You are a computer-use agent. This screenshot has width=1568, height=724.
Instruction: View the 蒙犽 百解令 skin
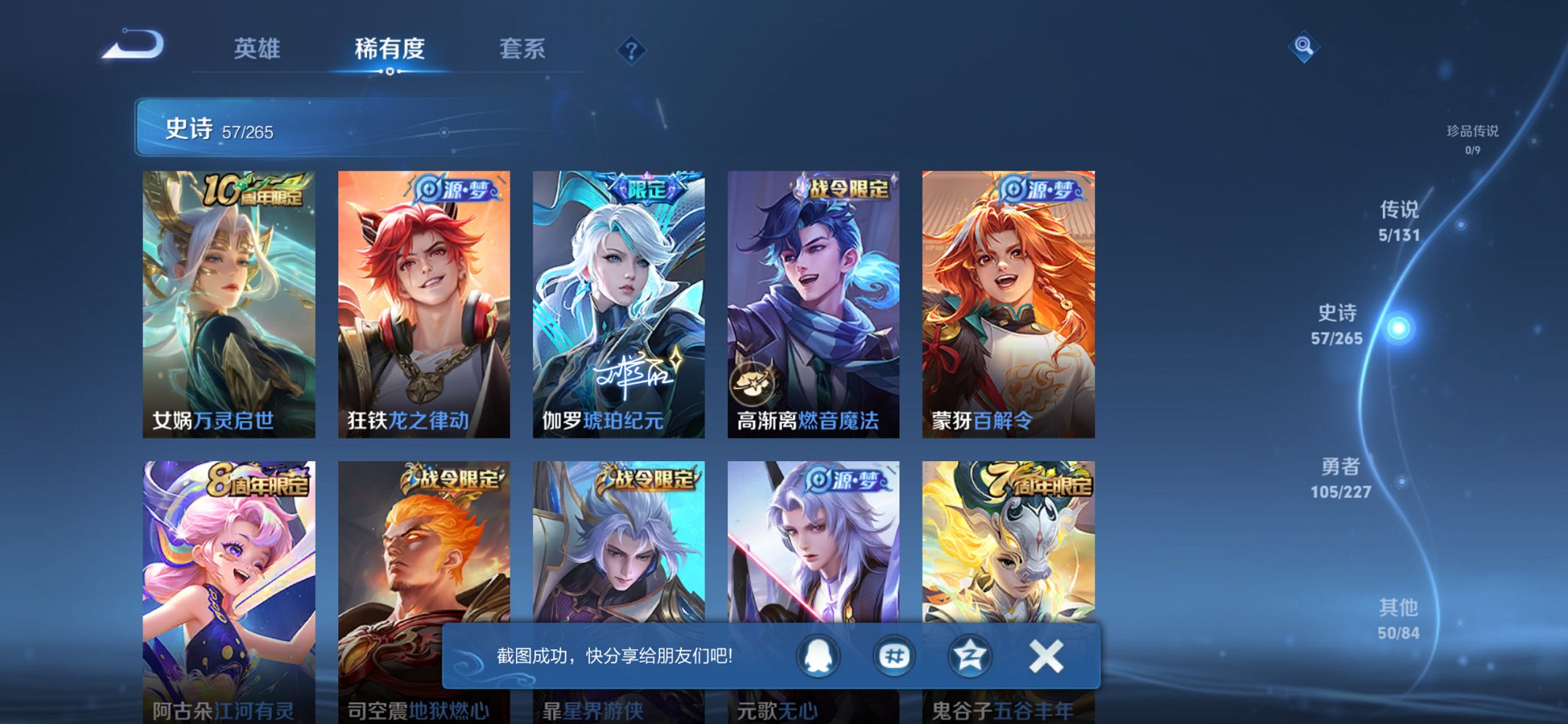click(1011, 302)
